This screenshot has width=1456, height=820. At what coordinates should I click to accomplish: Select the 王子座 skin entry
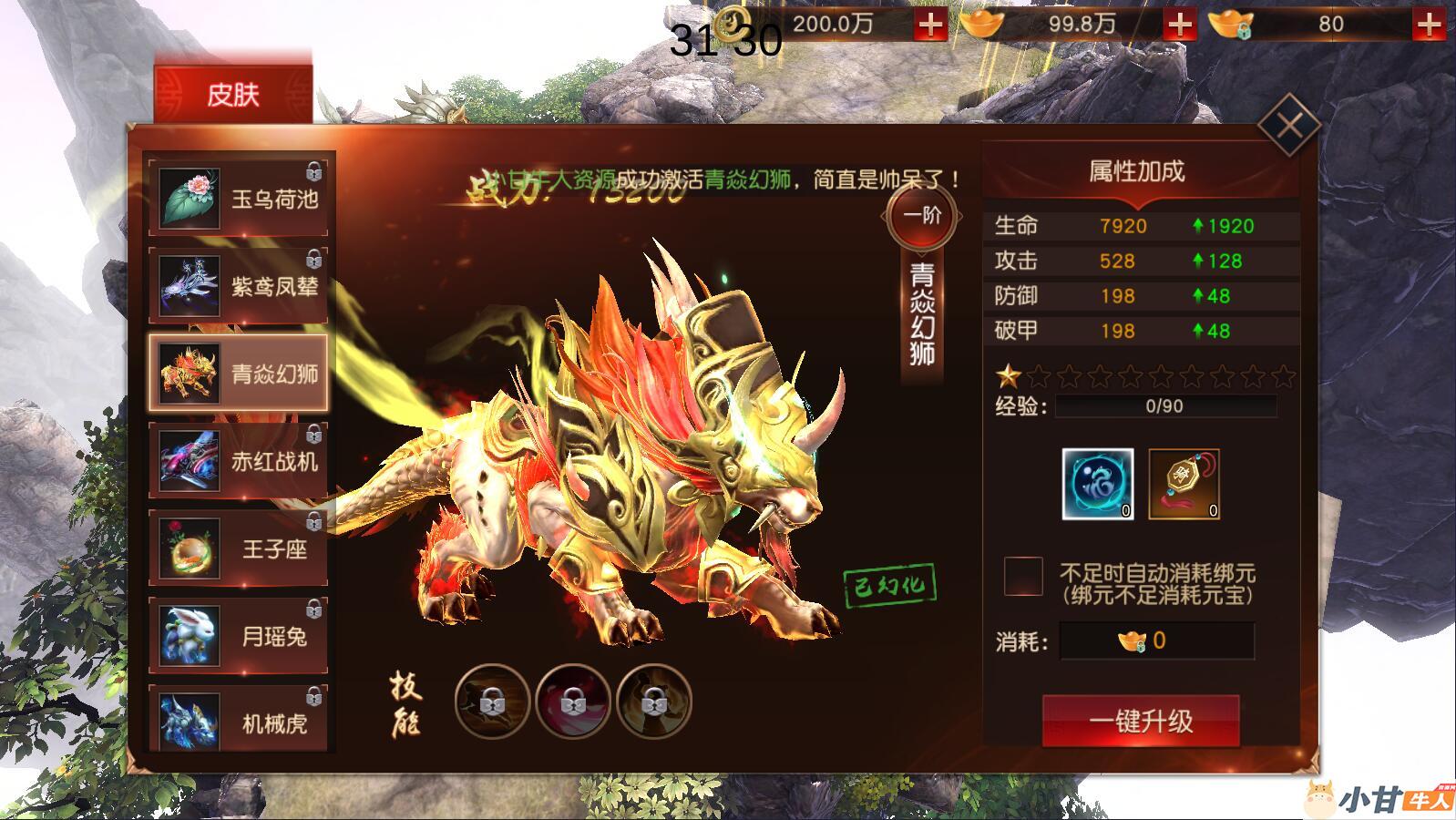coord(241,548)
